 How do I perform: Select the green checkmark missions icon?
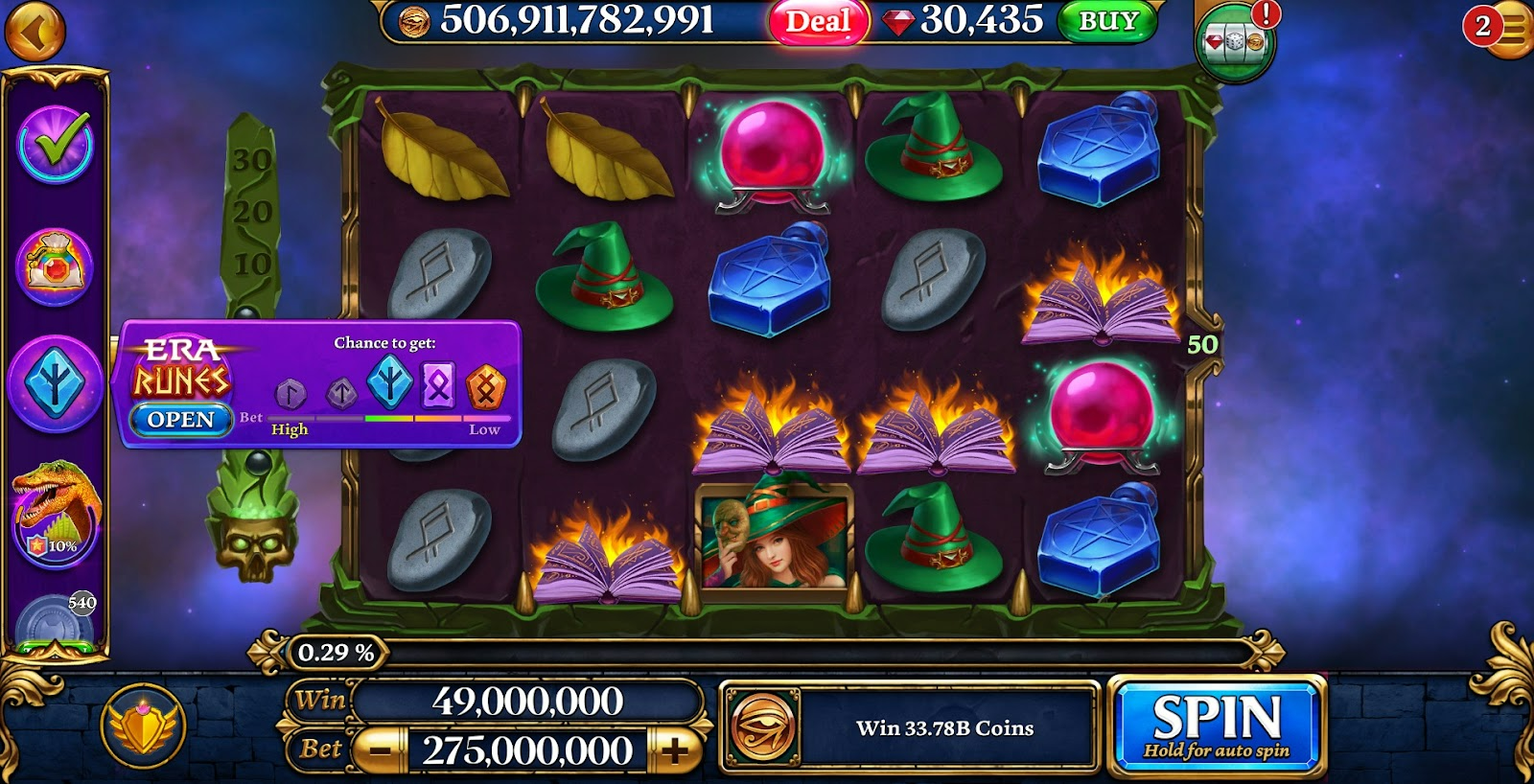[56, 145]
